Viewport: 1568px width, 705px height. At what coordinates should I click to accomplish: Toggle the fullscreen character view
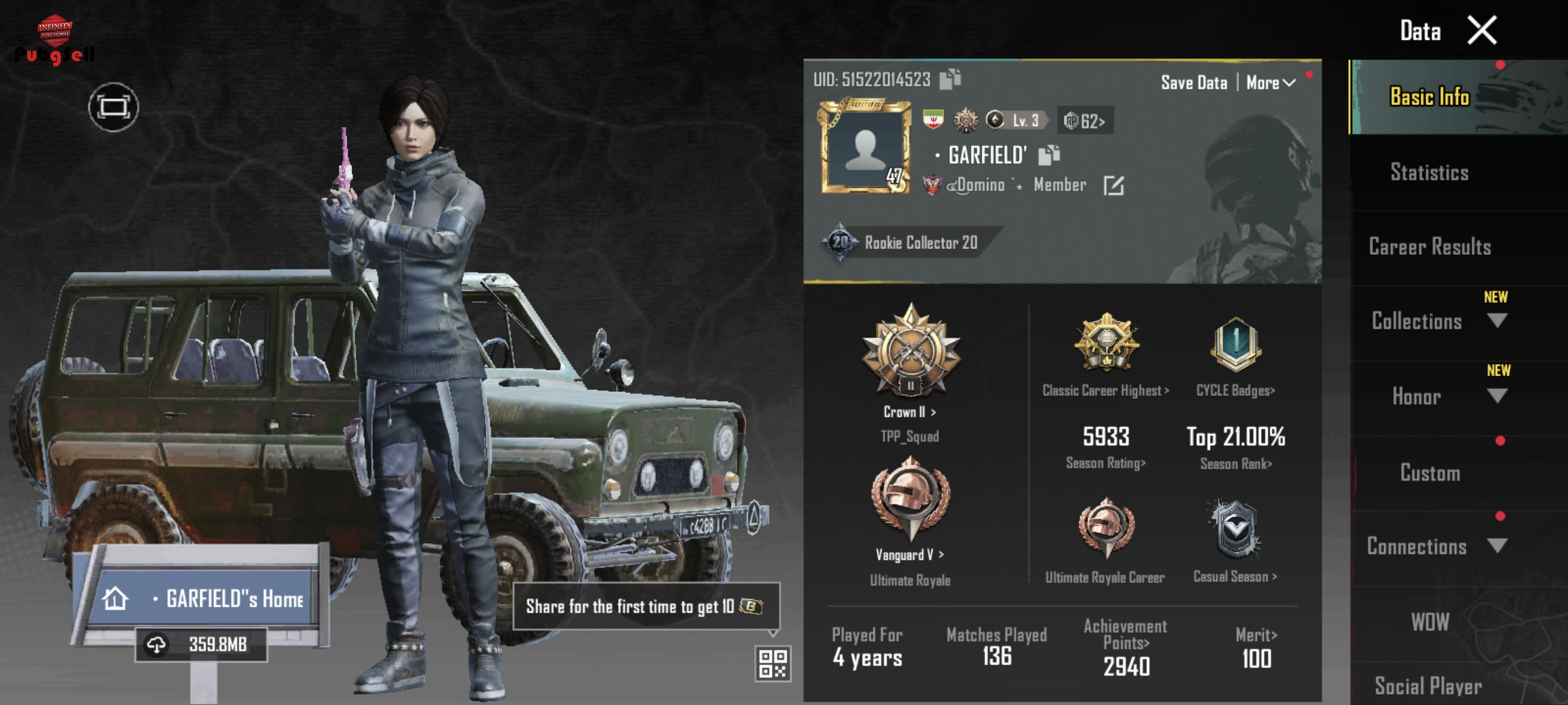point(113,107)
